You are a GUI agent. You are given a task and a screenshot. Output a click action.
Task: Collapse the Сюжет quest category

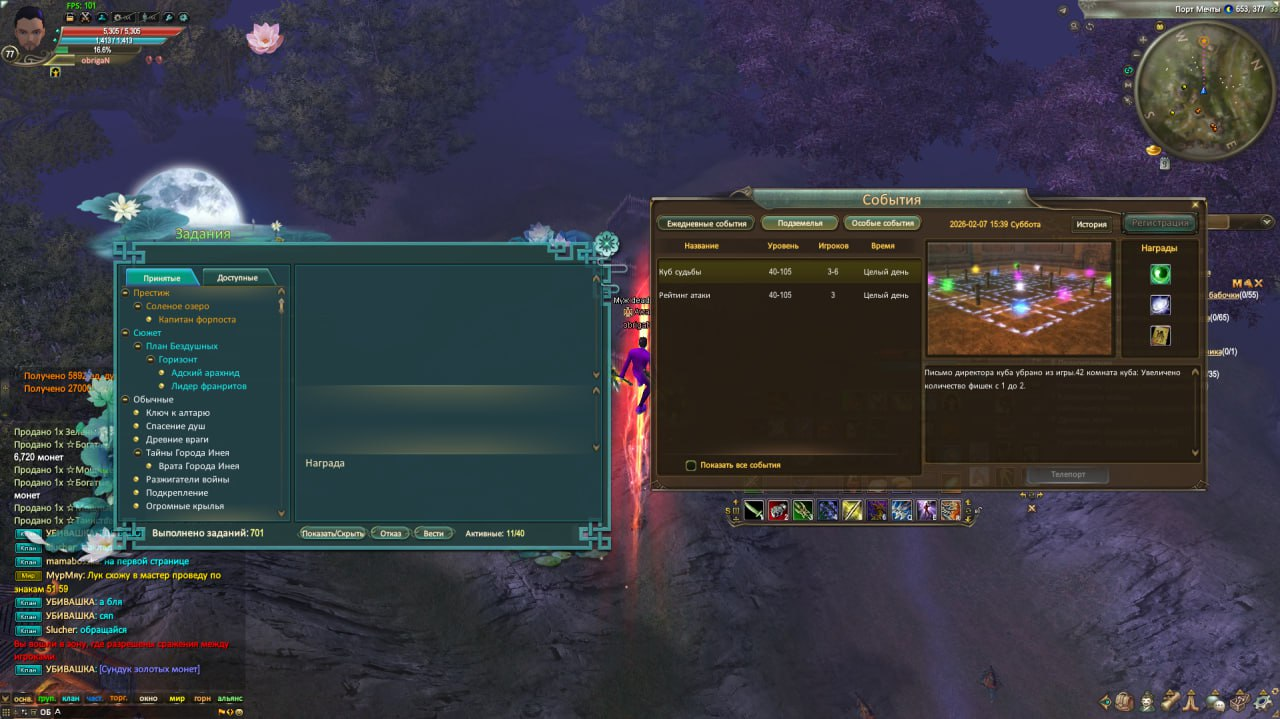coord(125,333)
